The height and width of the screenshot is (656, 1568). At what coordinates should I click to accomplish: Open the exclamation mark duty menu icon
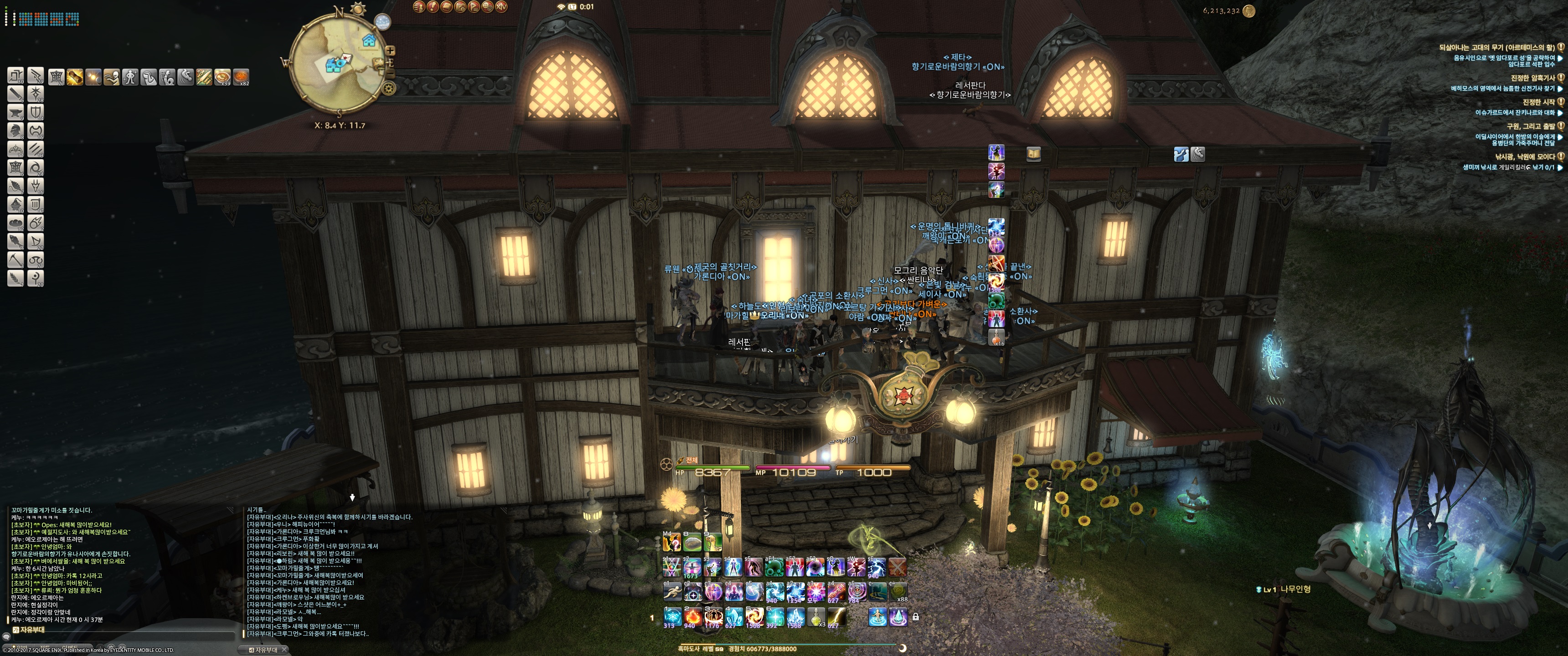tap(432, 7)
